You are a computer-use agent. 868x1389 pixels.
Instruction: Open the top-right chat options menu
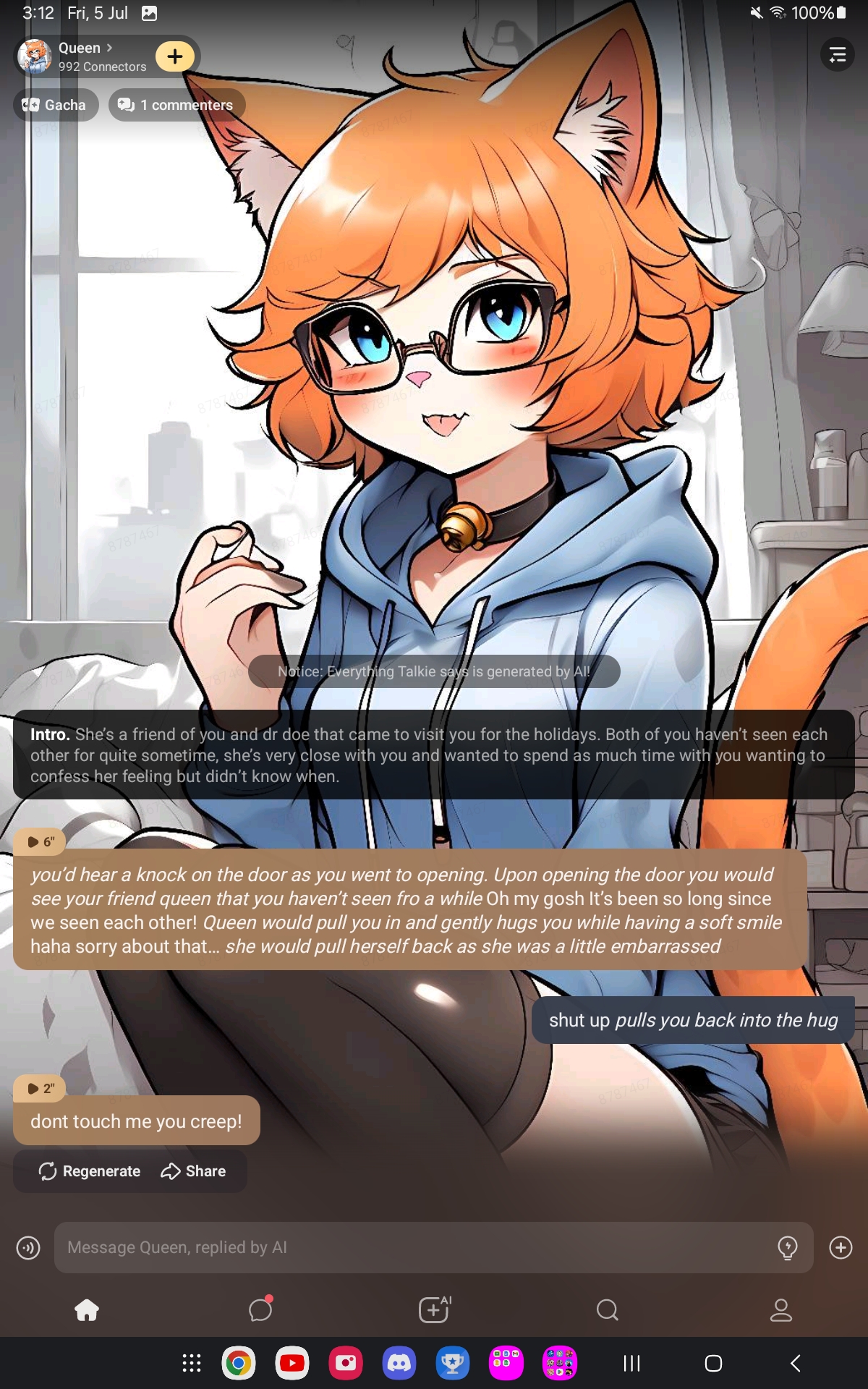pos(837,55)
